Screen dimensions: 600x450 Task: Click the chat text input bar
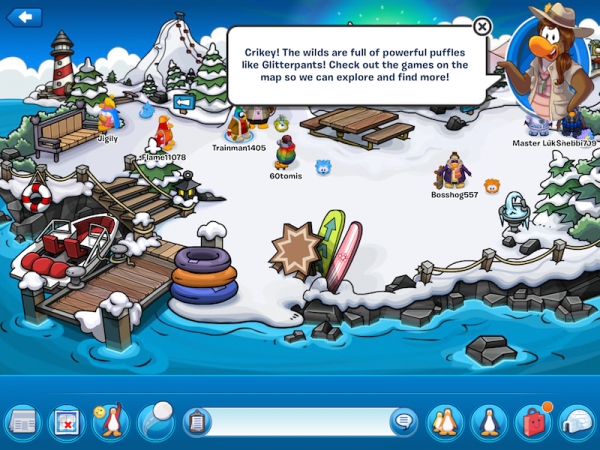tap(300, 422)
